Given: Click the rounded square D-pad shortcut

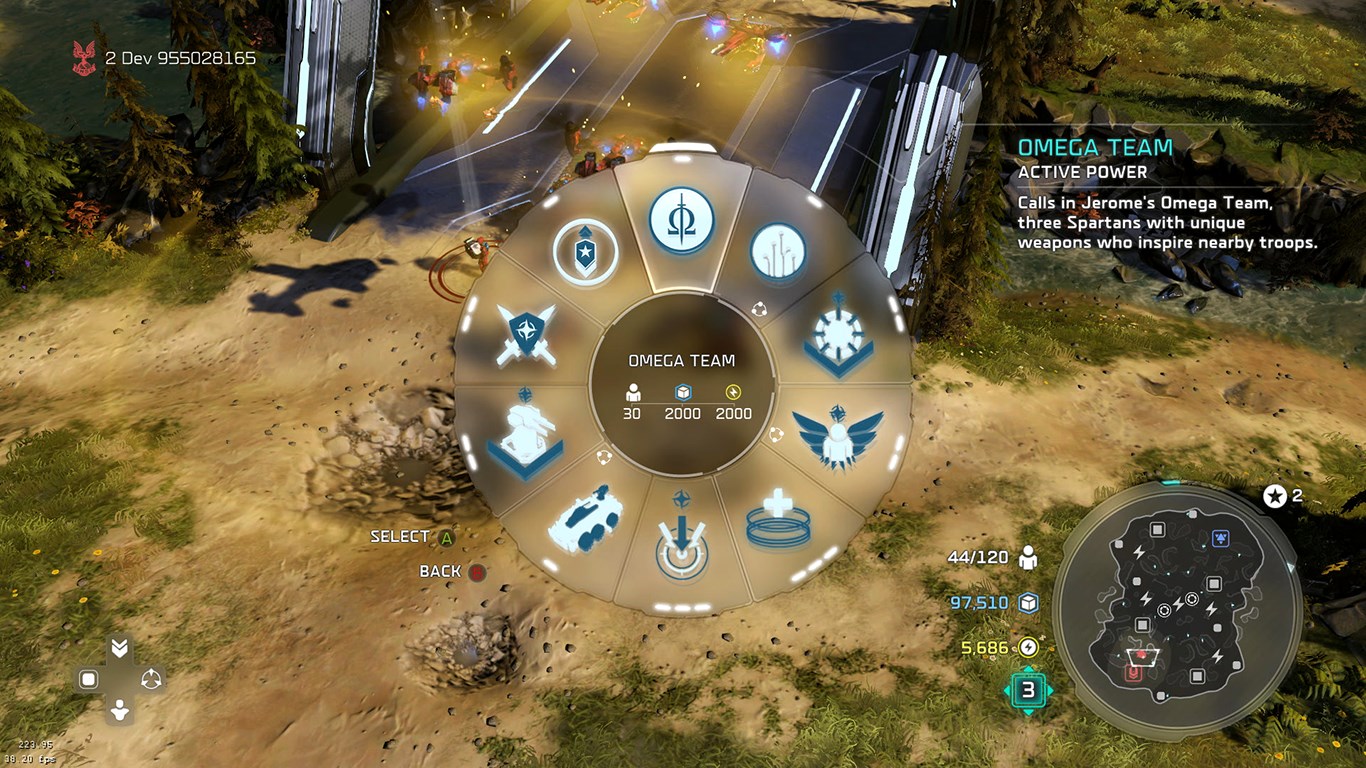Looking at the screenshot, I should pyautogui.click(x=88, y=680).
